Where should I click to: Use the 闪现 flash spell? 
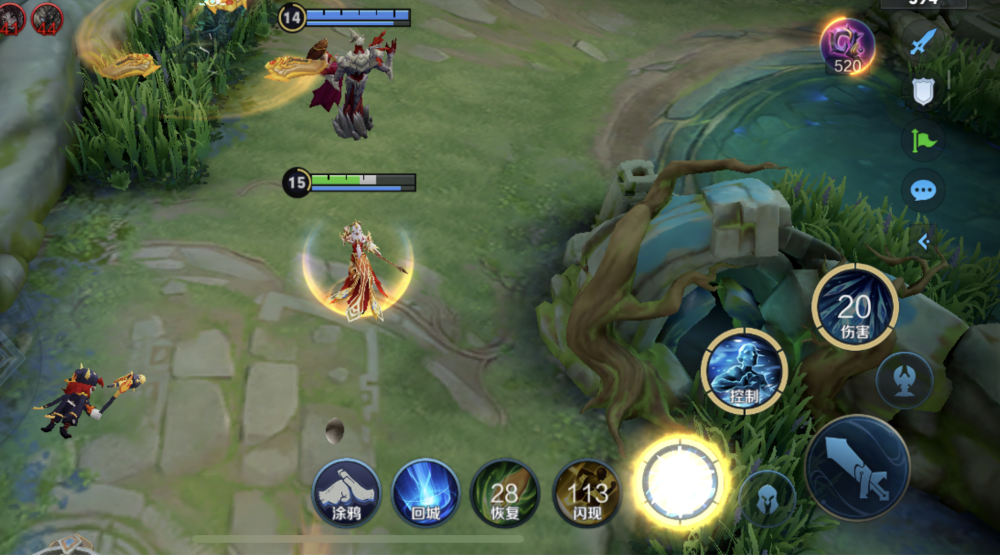(586, 492)
